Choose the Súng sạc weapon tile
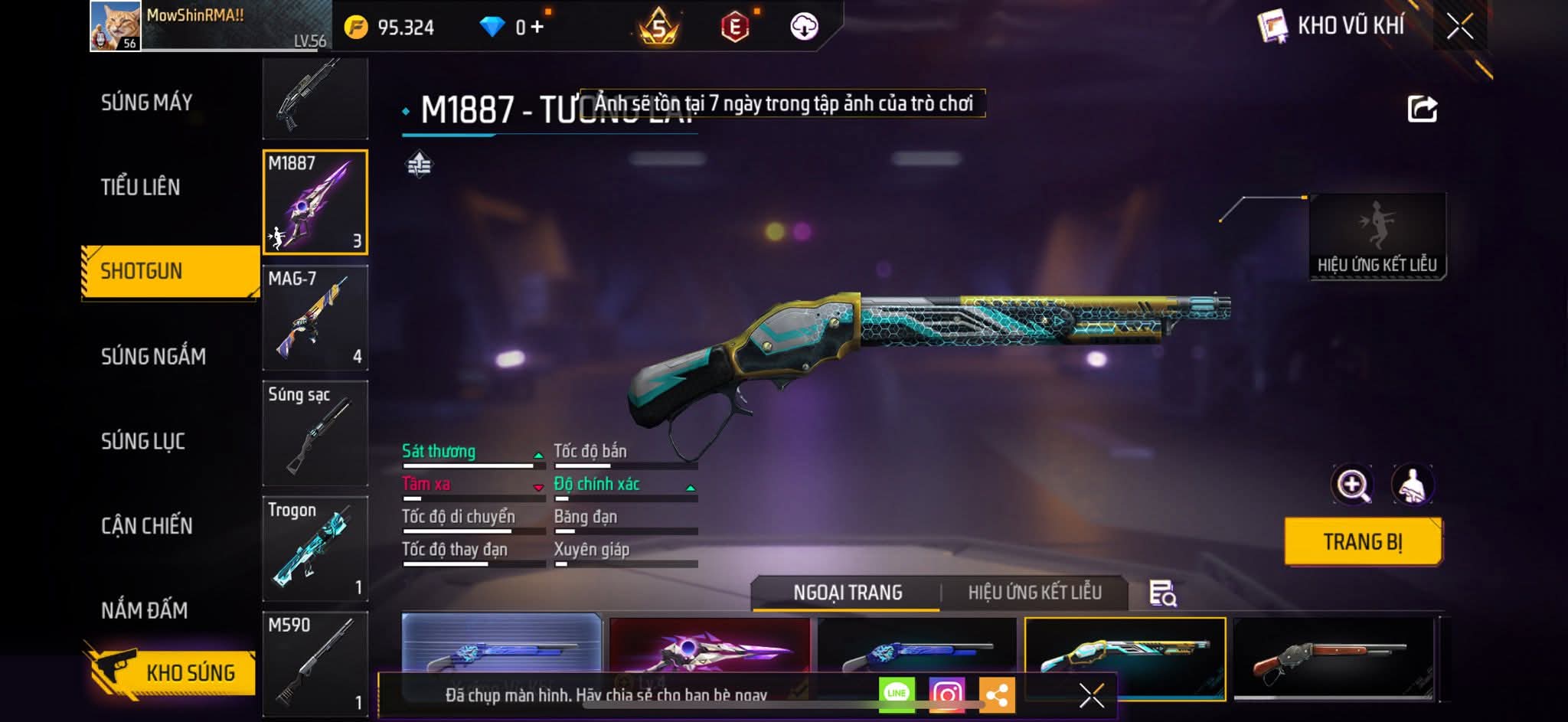1568x722 pixels. click(x=315, y=433)
